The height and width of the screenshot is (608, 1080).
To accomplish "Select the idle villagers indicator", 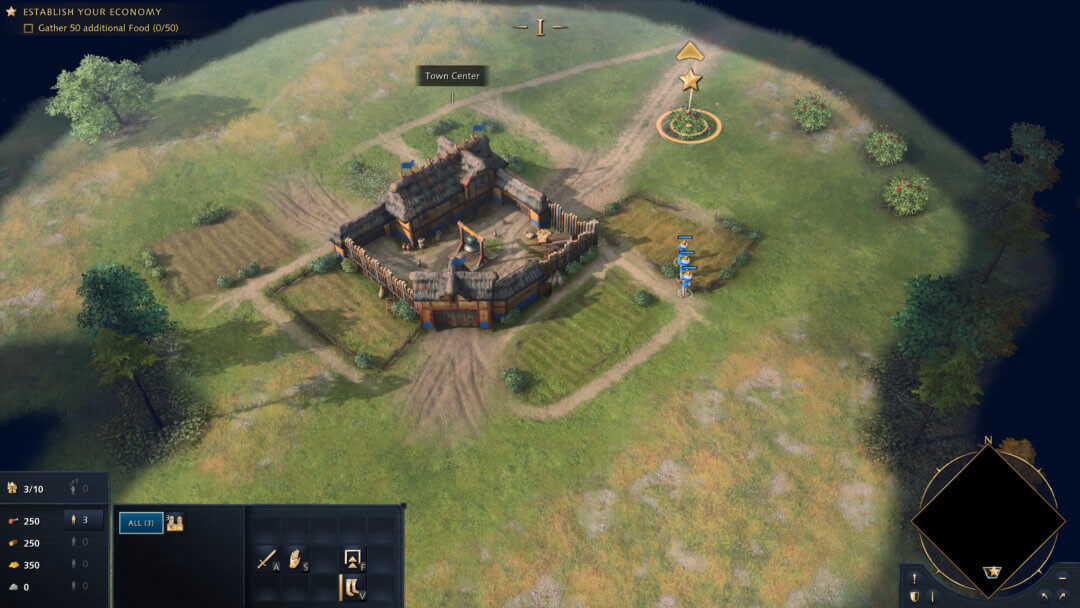I will point(79,489).
